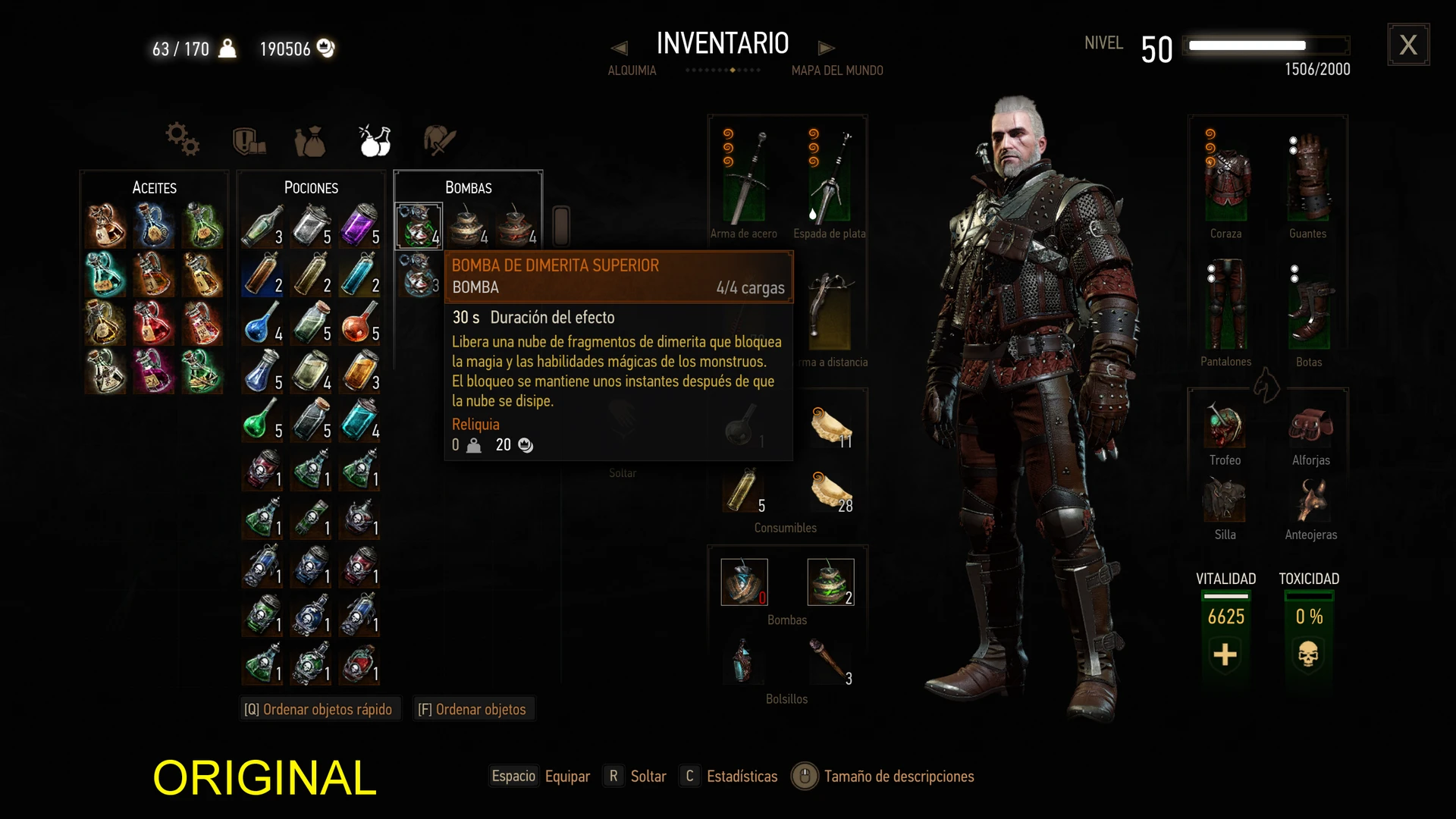This screenshot has height=819, width=1456.
Task: Open the shield and book inventory tab
Action: coord(249,141)
